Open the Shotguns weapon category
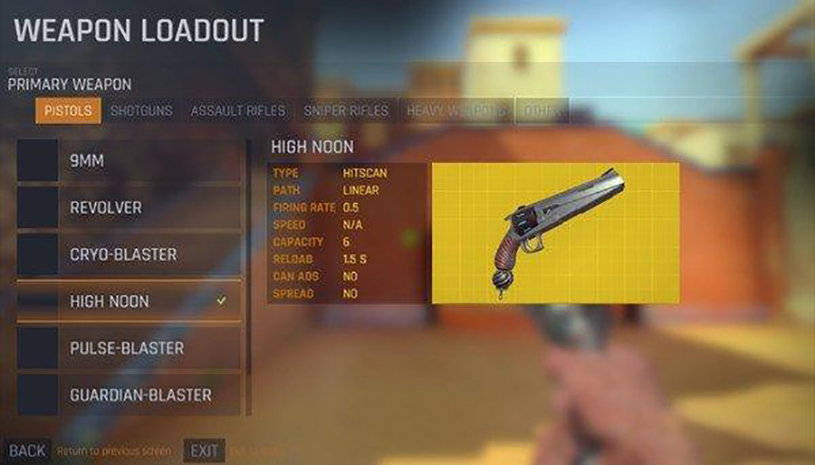Screen dimensions: 815x465 [x=141, y=111]
